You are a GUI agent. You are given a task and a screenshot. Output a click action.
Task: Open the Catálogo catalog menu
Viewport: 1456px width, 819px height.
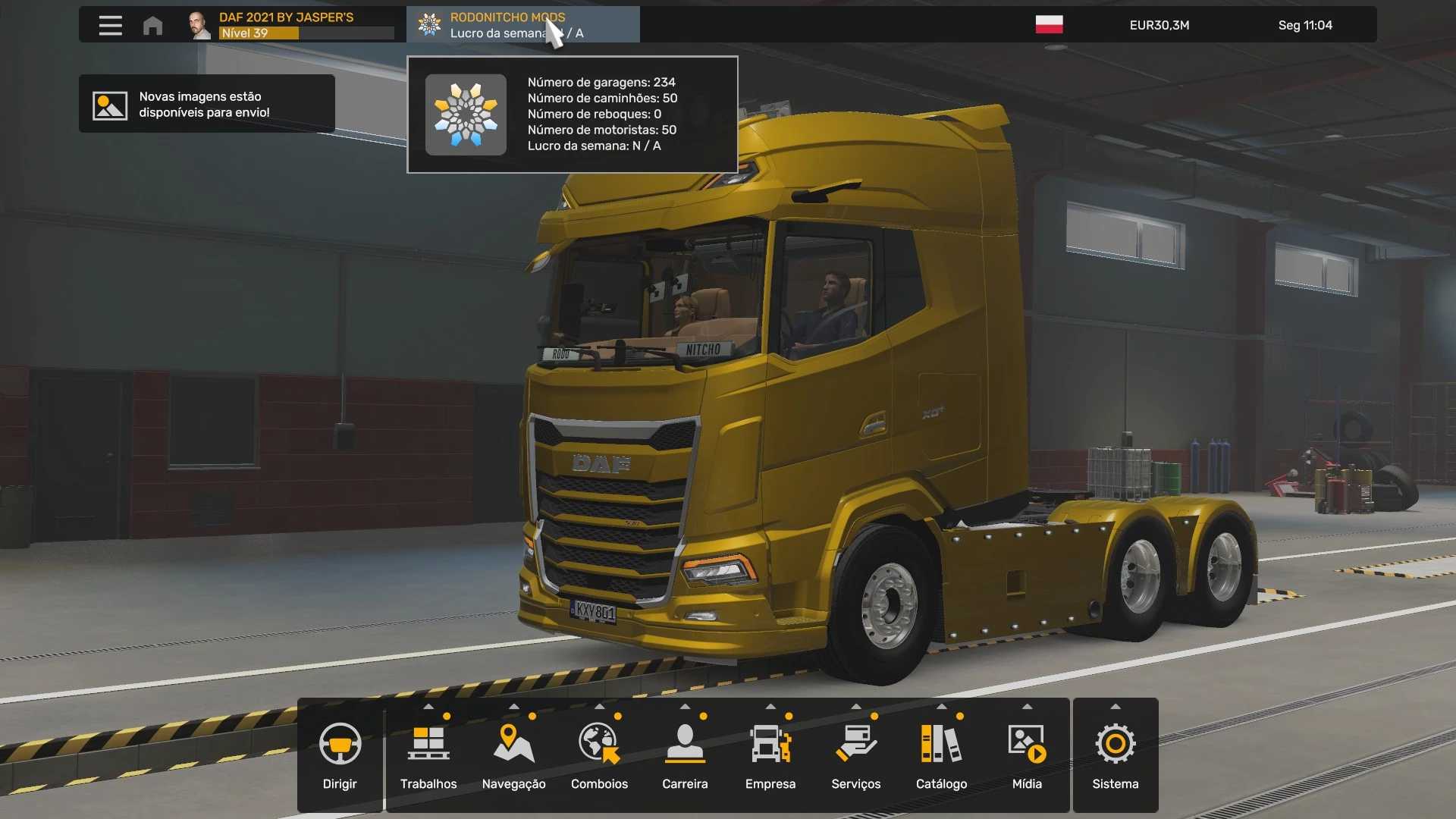pos(941,755)
